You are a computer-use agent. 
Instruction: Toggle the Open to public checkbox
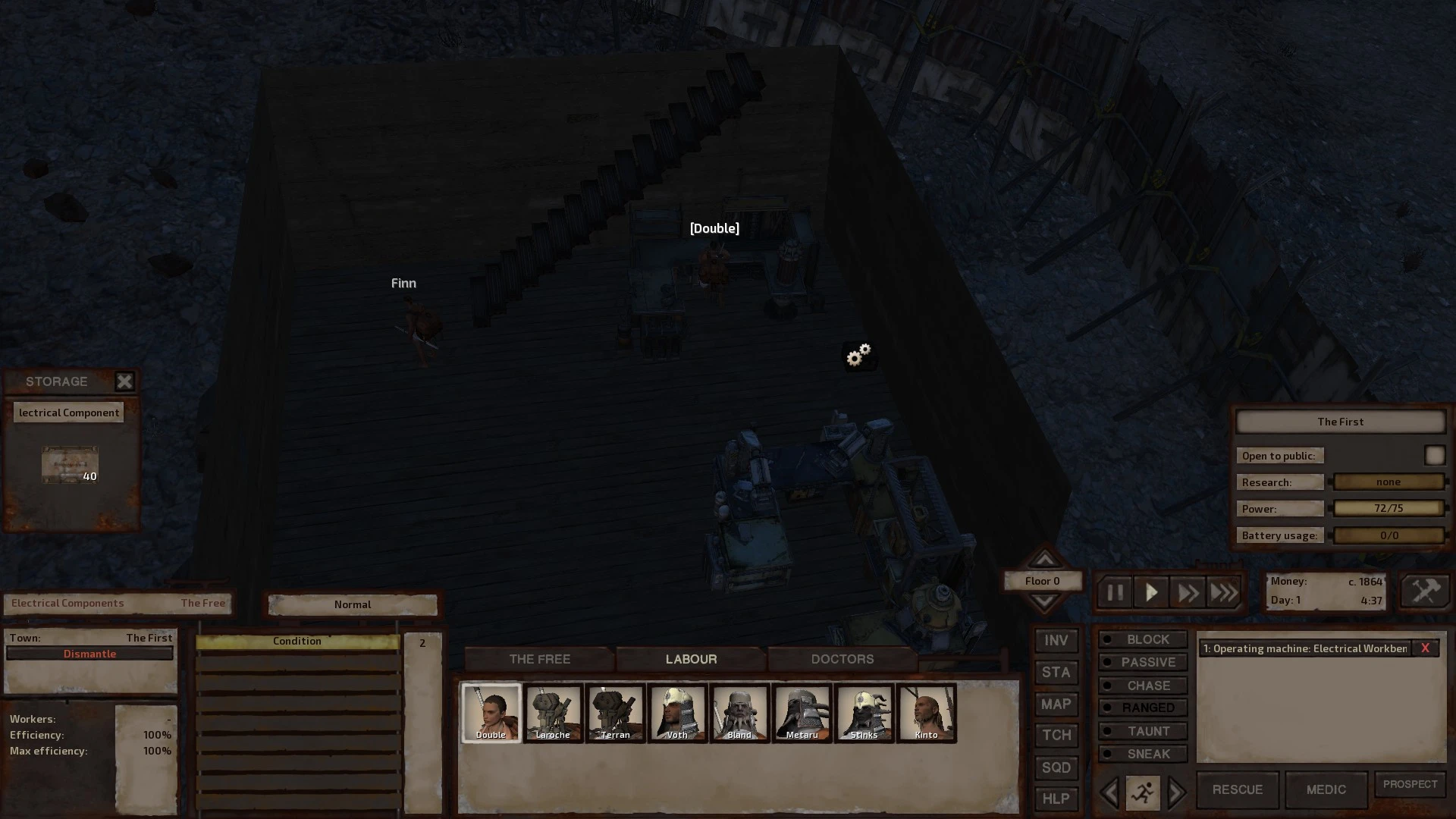click(1434, 455)
